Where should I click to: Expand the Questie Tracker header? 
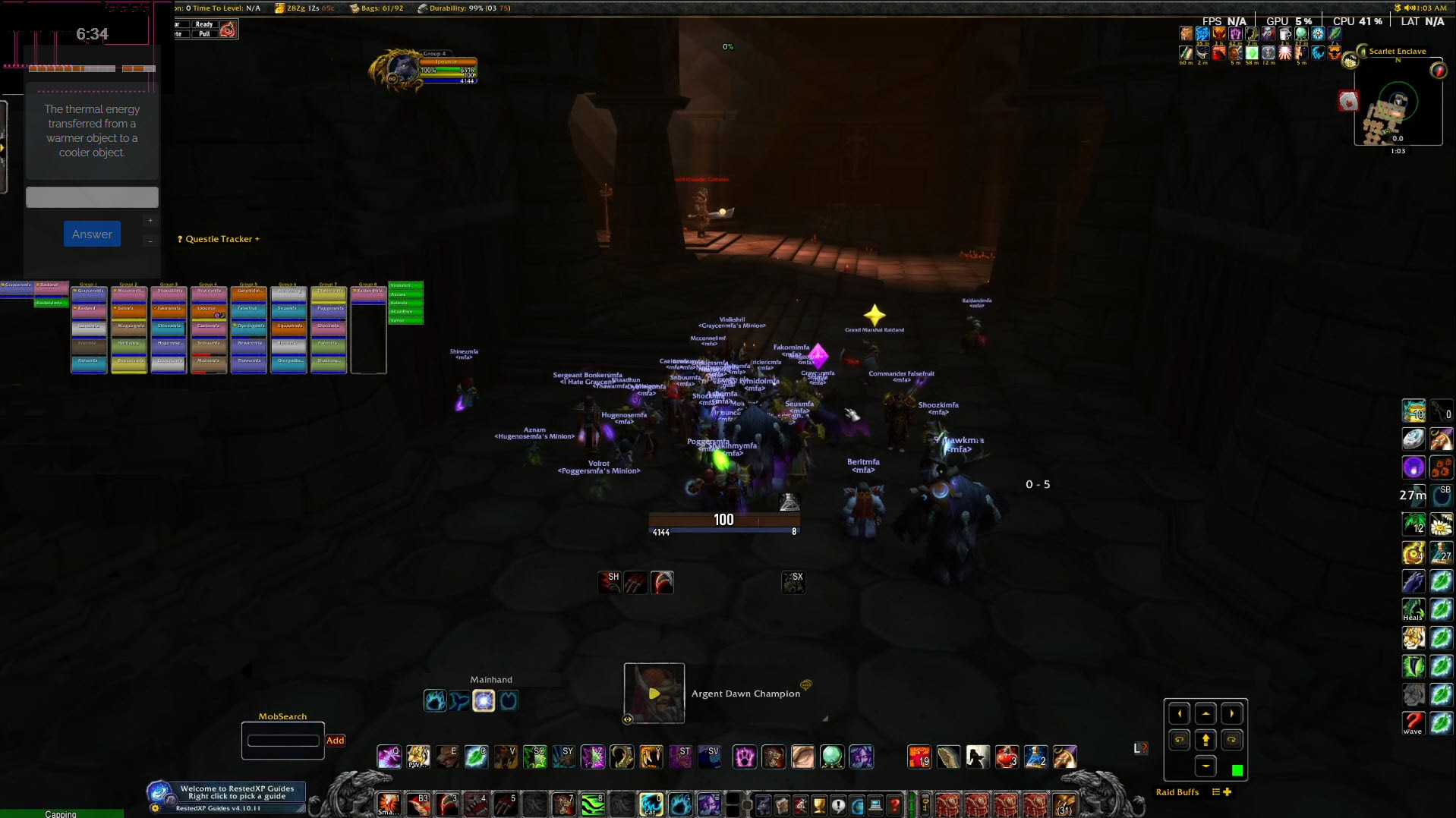click(x=219, y=239)
